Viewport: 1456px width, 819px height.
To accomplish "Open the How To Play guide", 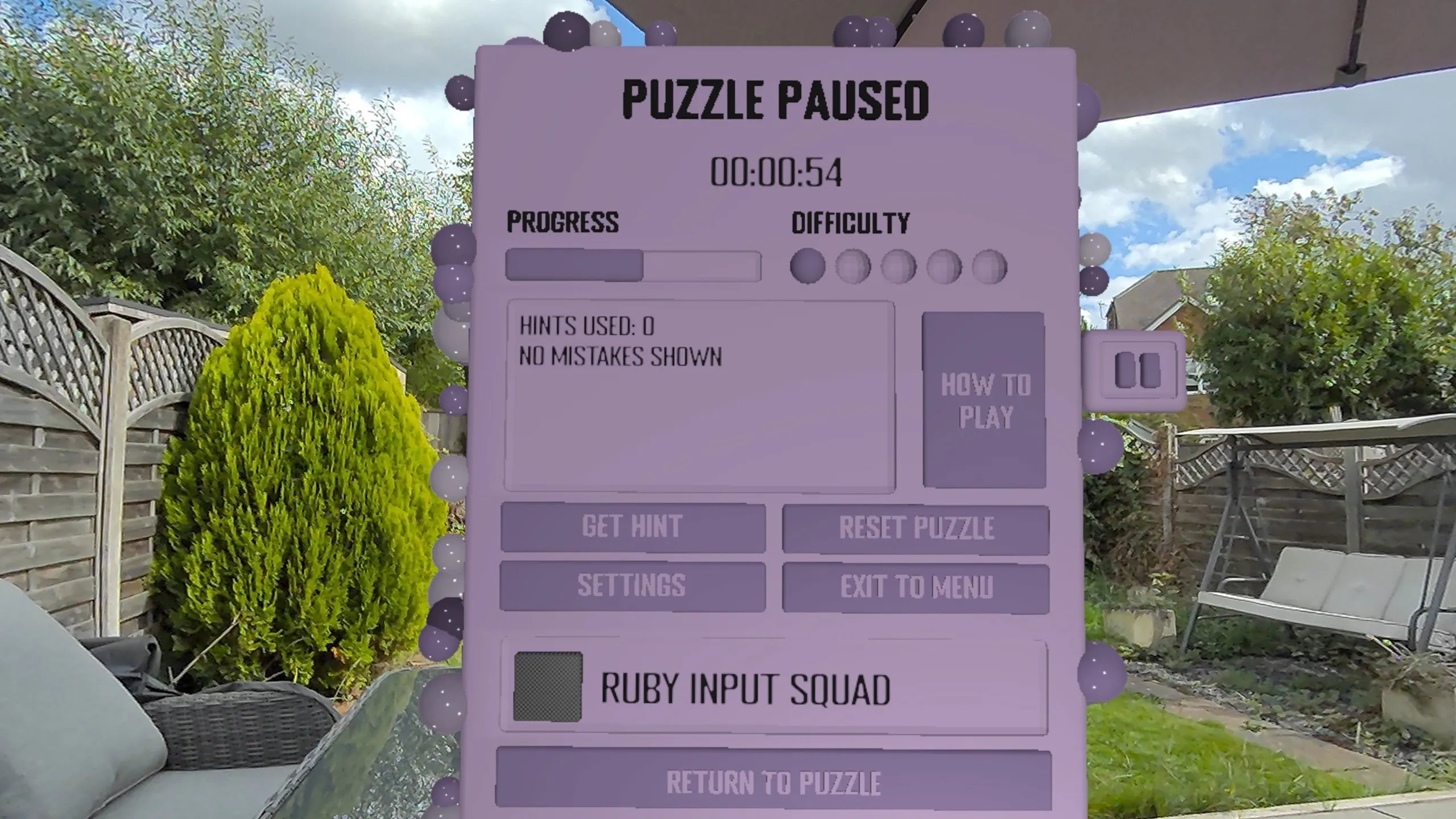I will pos(984,400).
